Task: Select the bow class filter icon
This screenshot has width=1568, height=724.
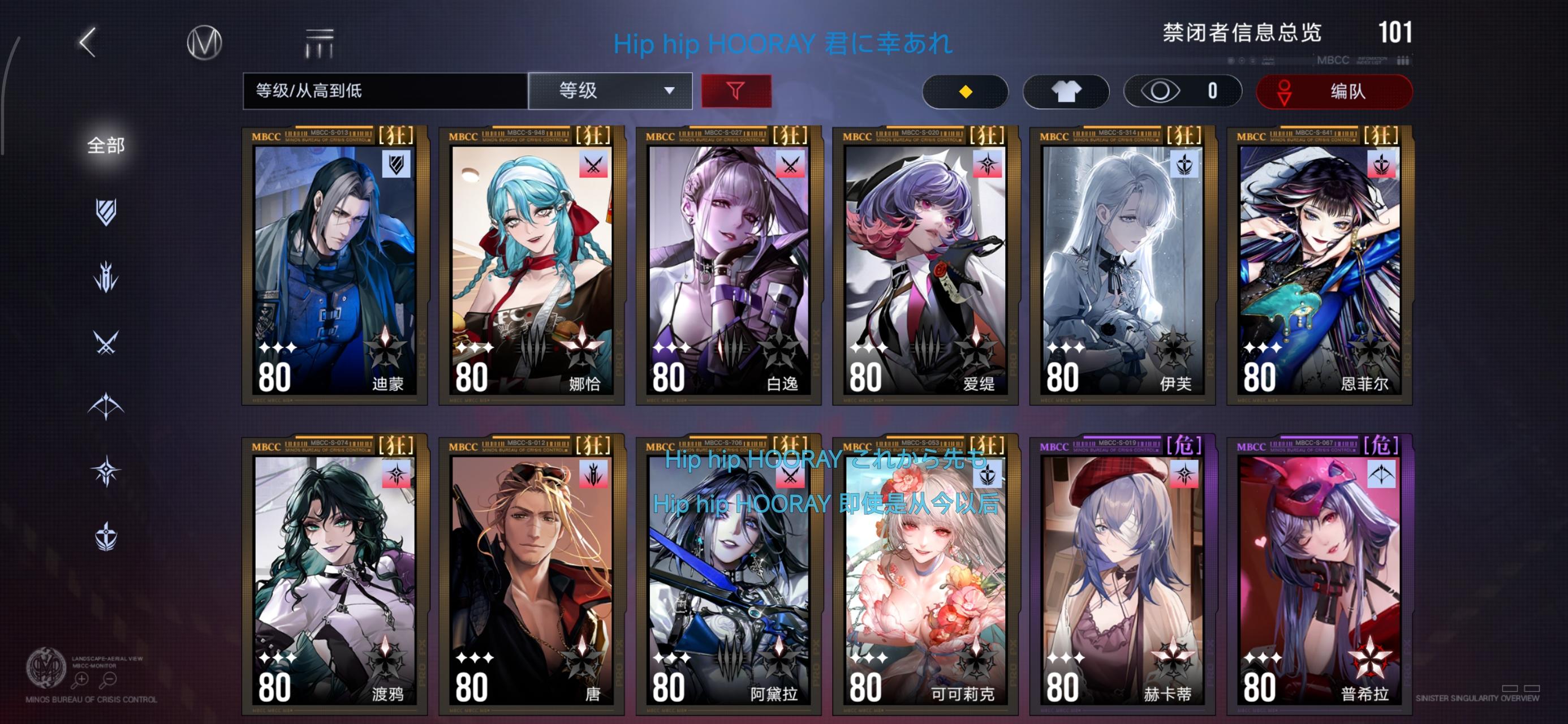Action: point(106,405)
